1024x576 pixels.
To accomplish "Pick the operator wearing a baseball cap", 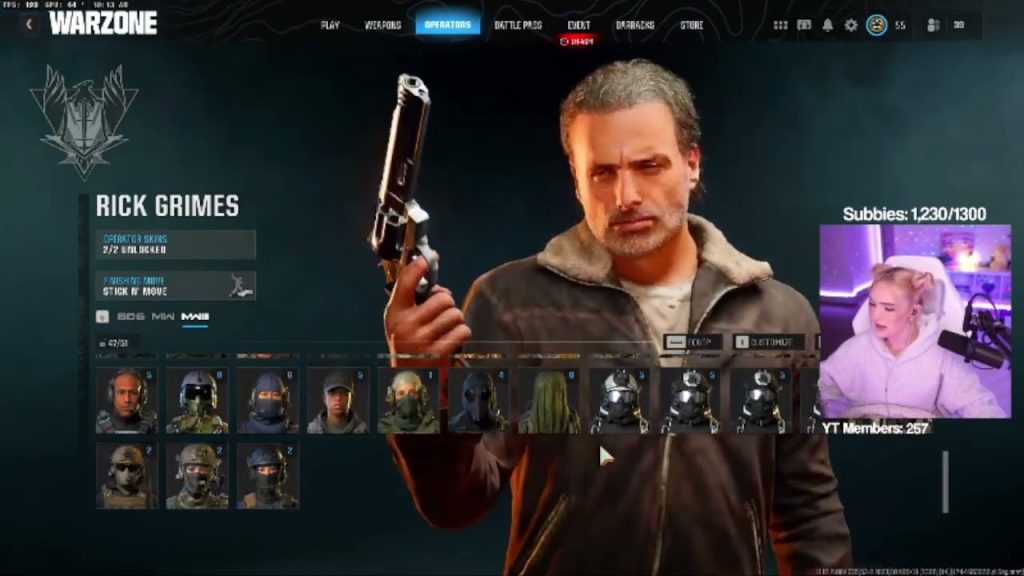I will pos(337,401).
